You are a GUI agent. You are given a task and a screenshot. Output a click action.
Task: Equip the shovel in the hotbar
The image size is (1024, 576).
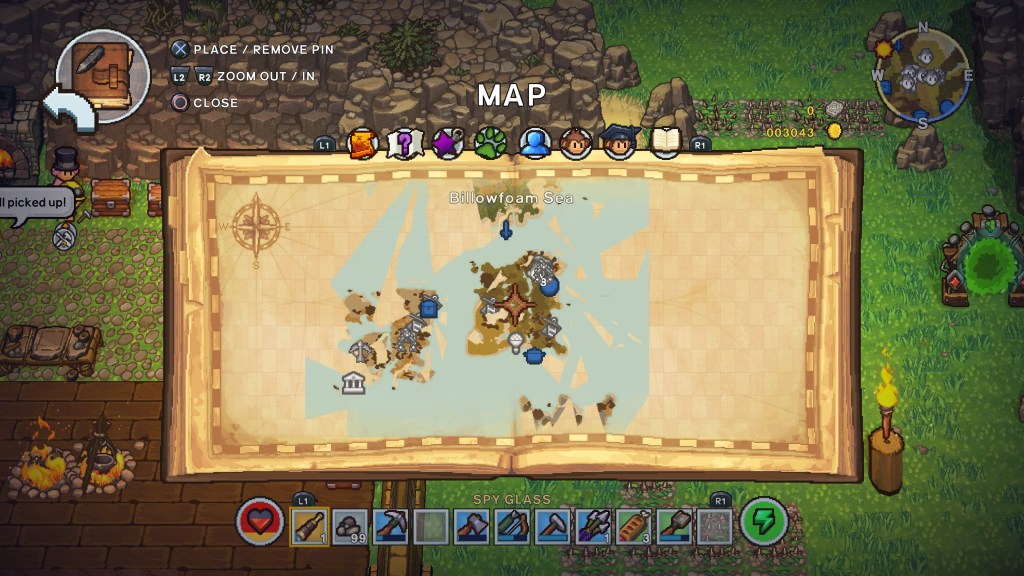coord(673,525)
